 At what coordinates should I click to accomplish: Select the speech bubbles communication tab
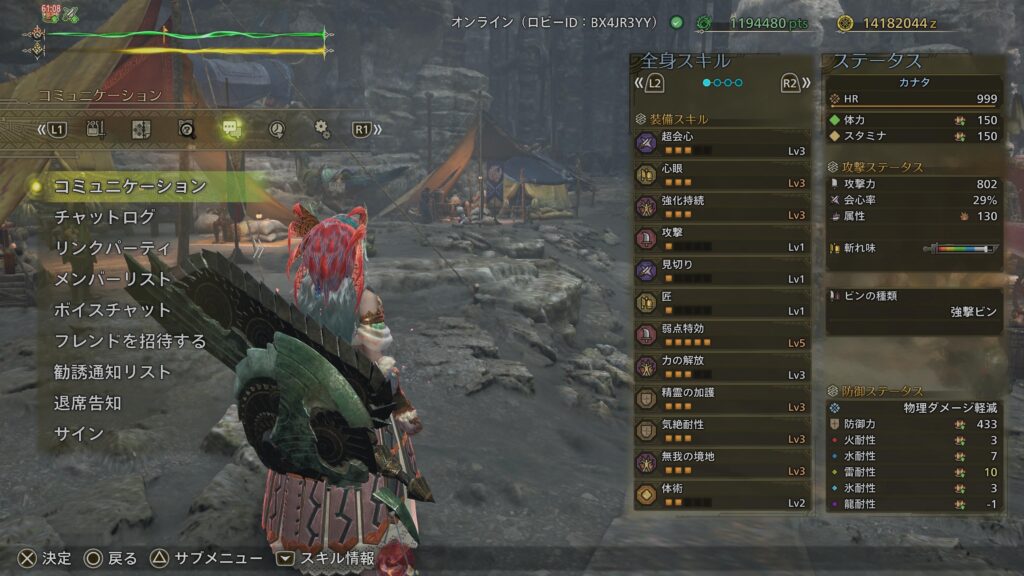coord(232,129)
